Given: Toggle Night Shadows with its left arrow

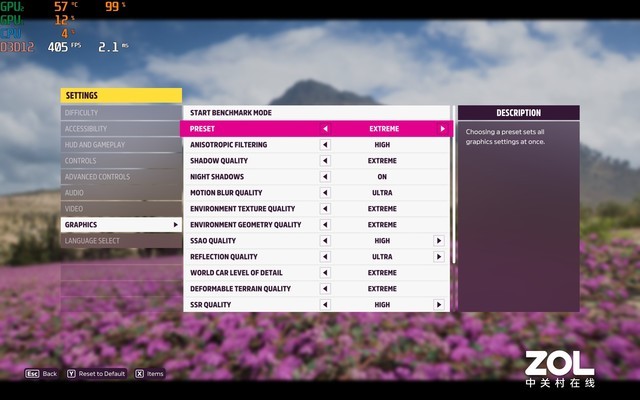Looking at the screenshot, I should click(324, 177).
